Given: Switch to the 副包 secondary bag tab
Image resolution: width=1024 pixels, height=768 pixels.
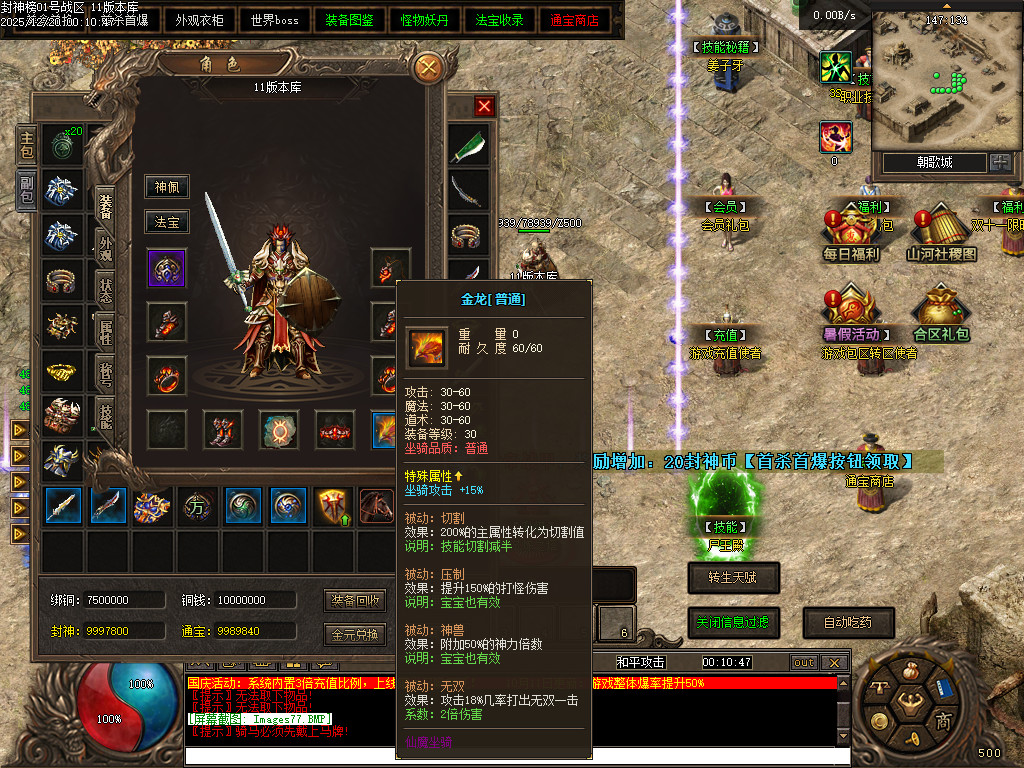Looking at the screenshot, I should pyautogui.click(x=26, y=189).
